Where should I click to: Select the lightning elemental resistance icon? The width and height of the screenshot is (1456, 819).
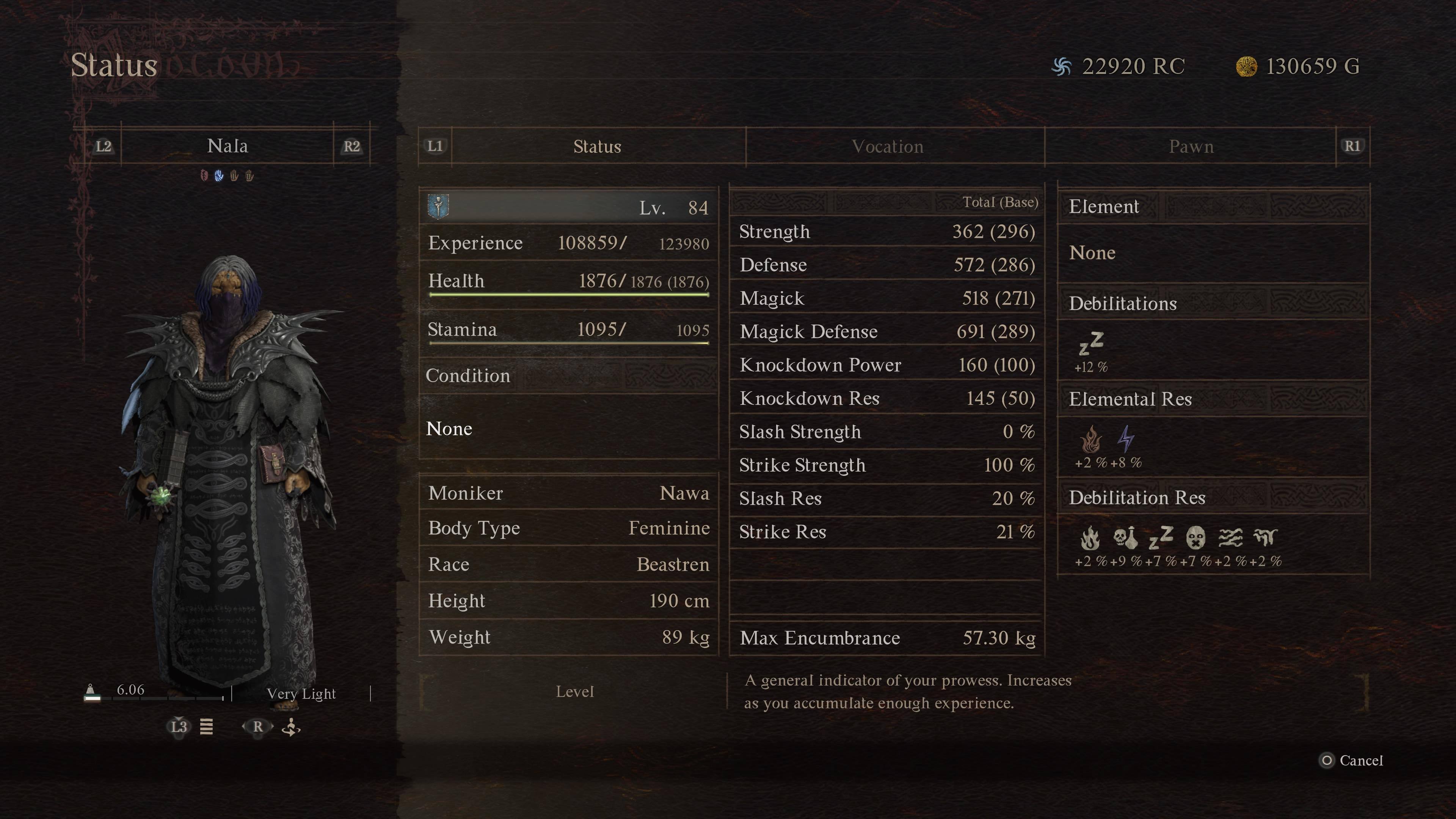[1126, 440]
